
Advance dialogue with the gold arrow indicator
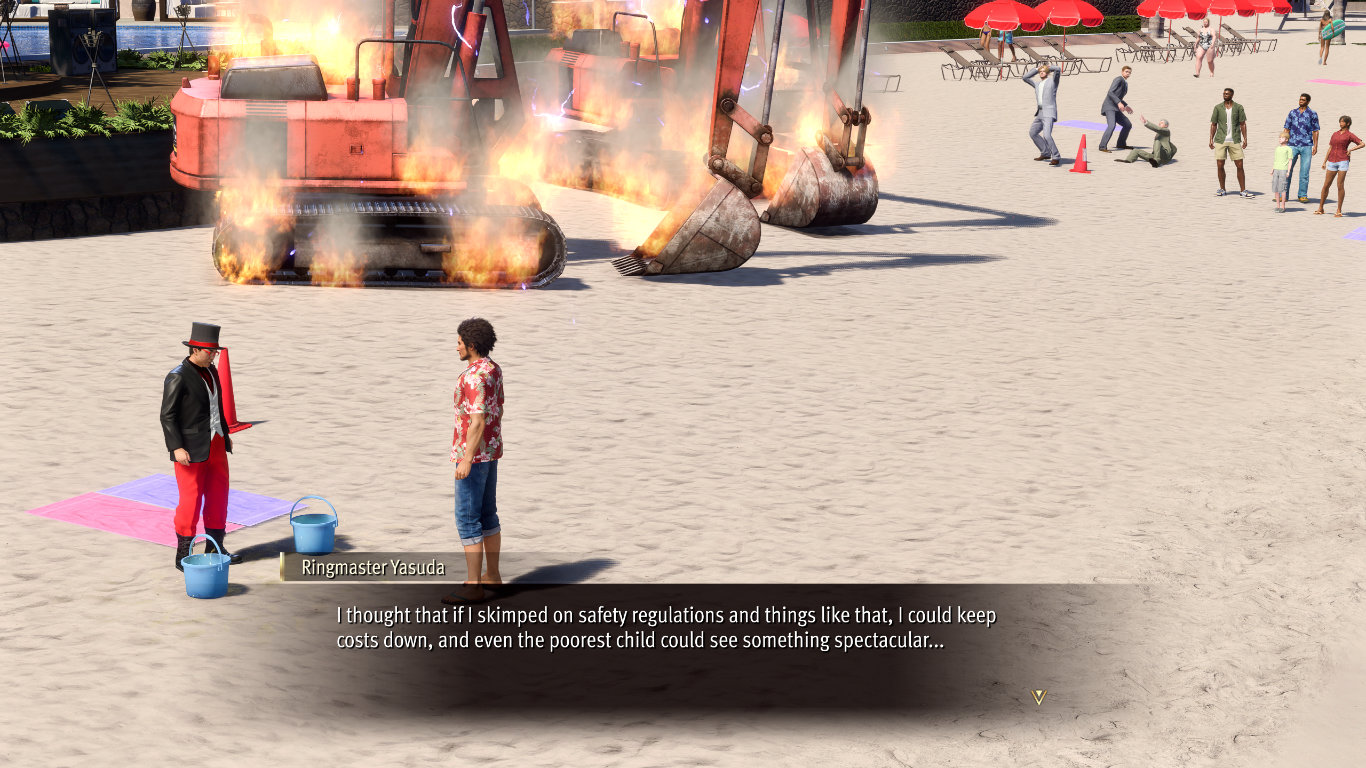pos(1038,696)
